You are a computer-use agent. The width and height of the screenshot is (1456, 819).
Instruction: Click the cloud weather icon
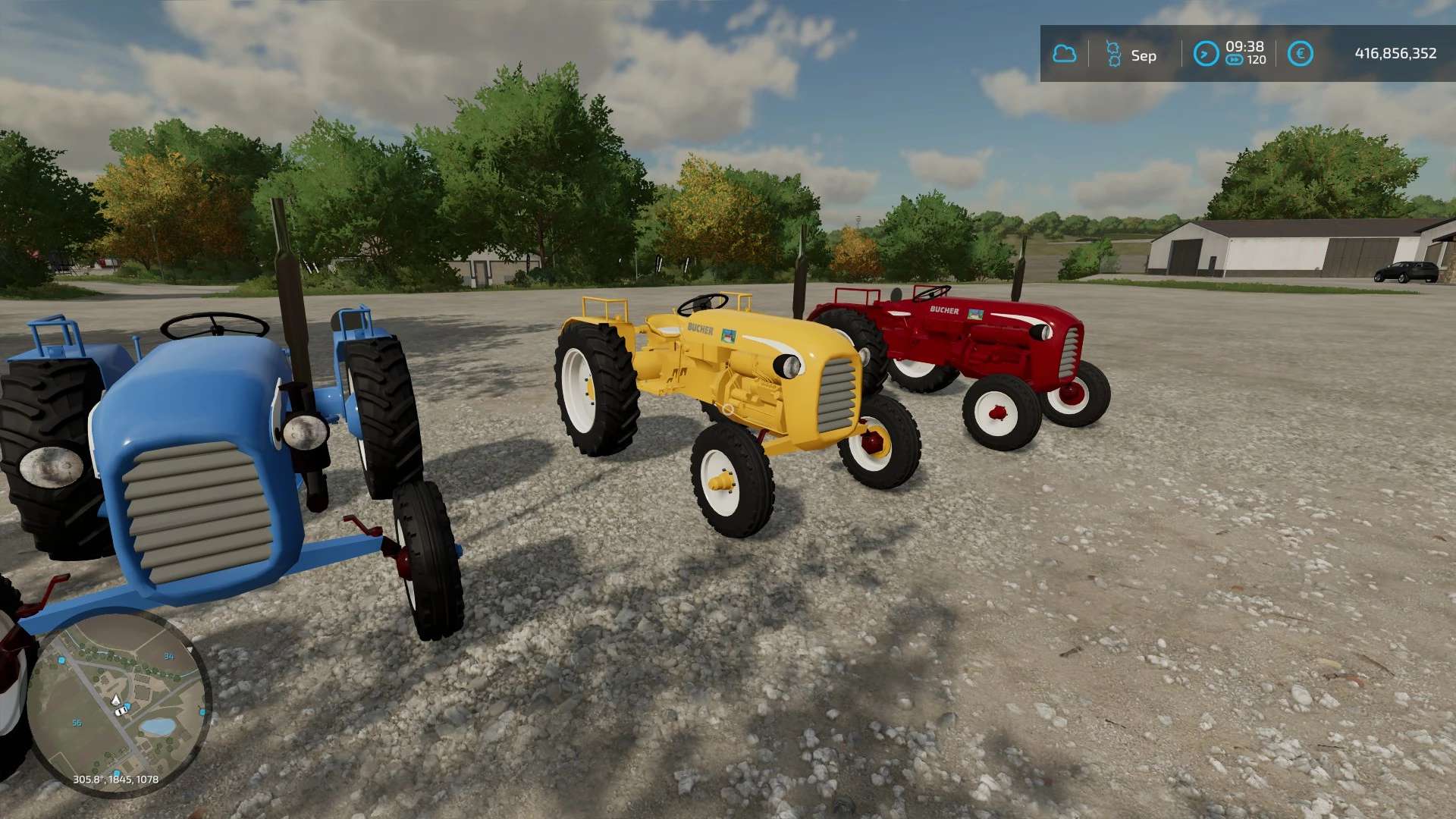(x=1064, y=54)
